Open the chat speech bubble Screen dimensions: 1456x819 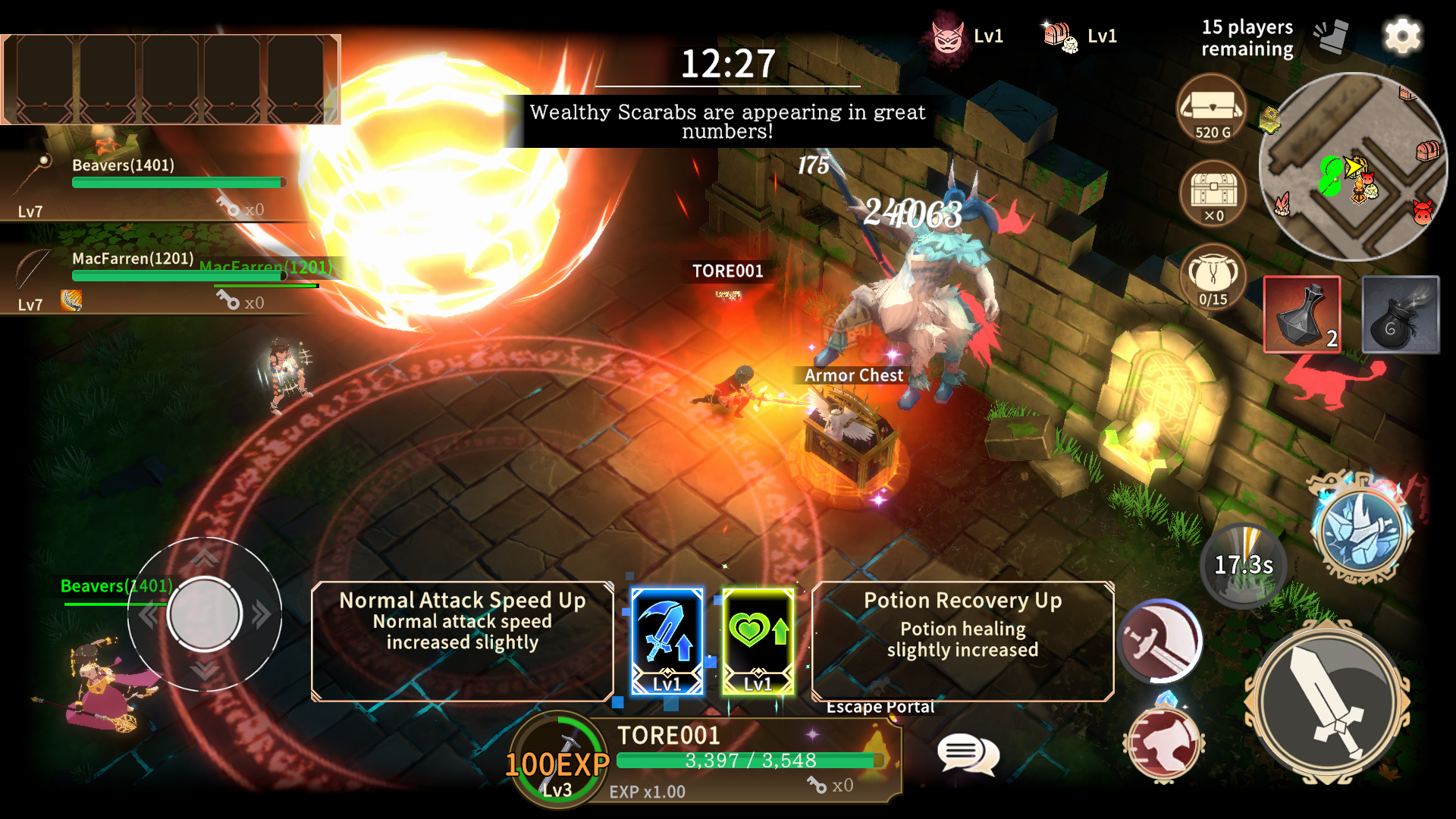[967, 755]
